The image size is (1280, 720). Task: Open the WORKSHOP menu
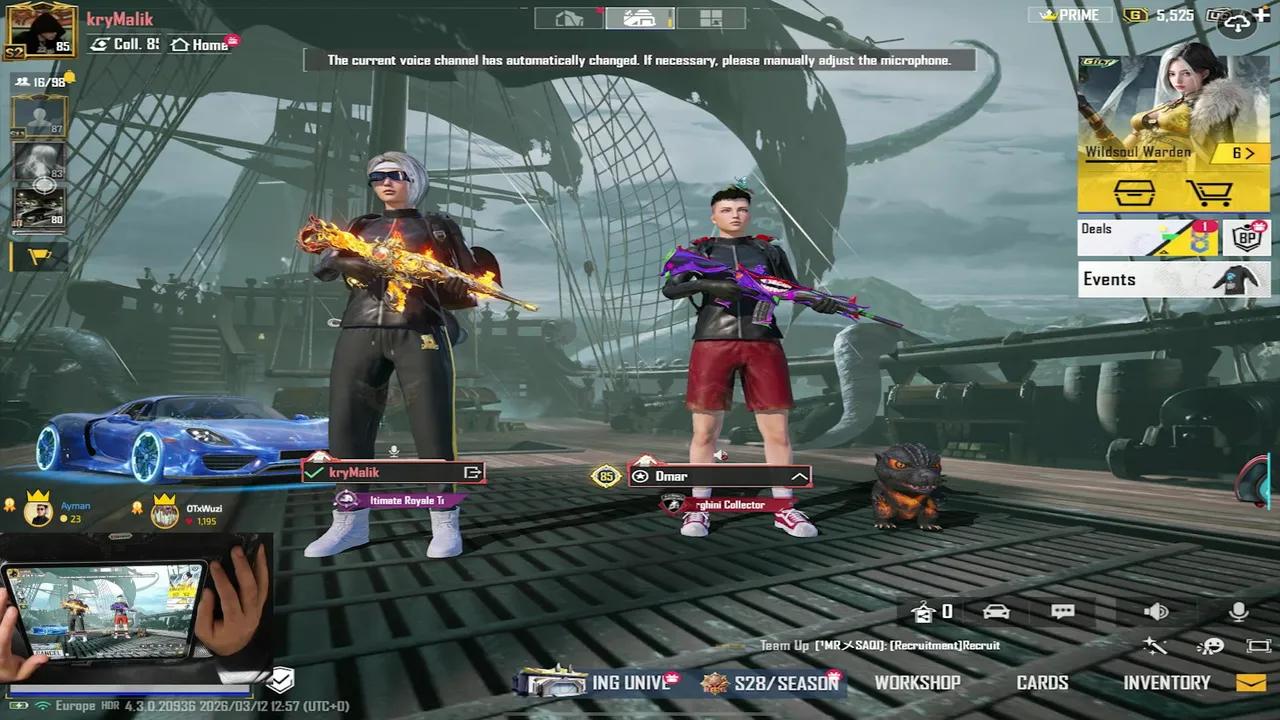tap(917, 682)
